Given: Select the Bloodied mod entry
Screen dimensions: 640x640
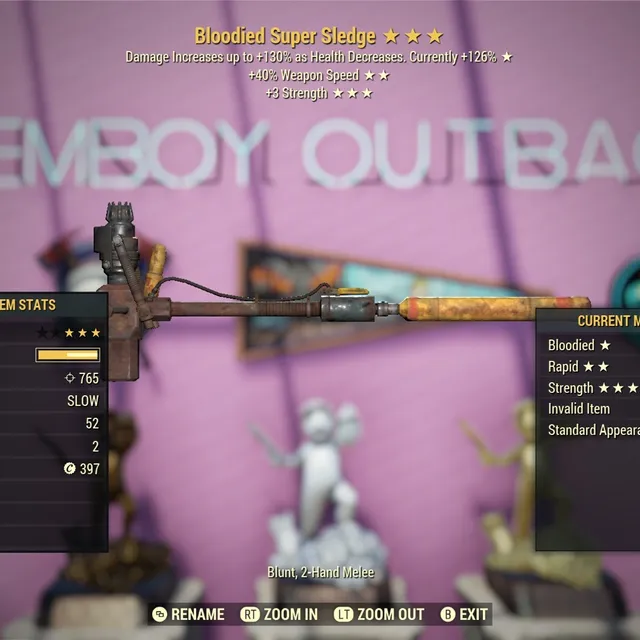Looking at the screenshot, I should click(x=579, y=345).
